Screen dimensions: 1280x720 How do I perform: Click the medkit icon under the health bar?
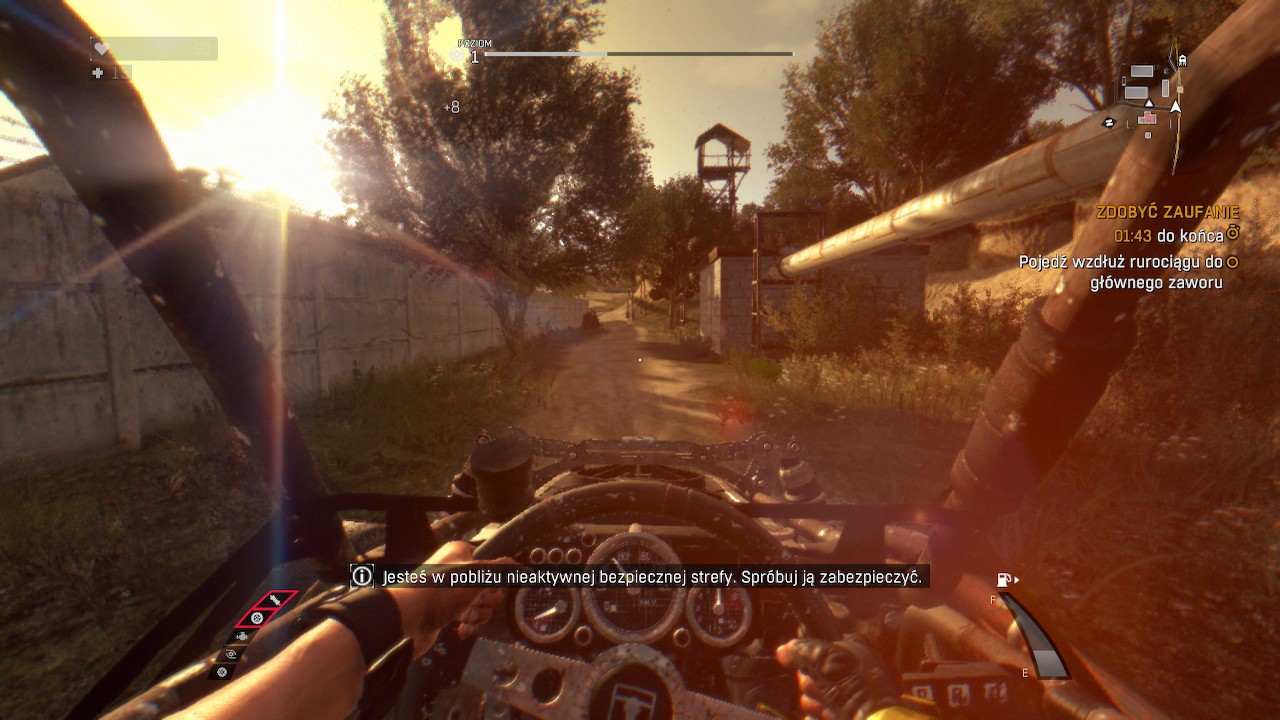[x=96, y=72]
